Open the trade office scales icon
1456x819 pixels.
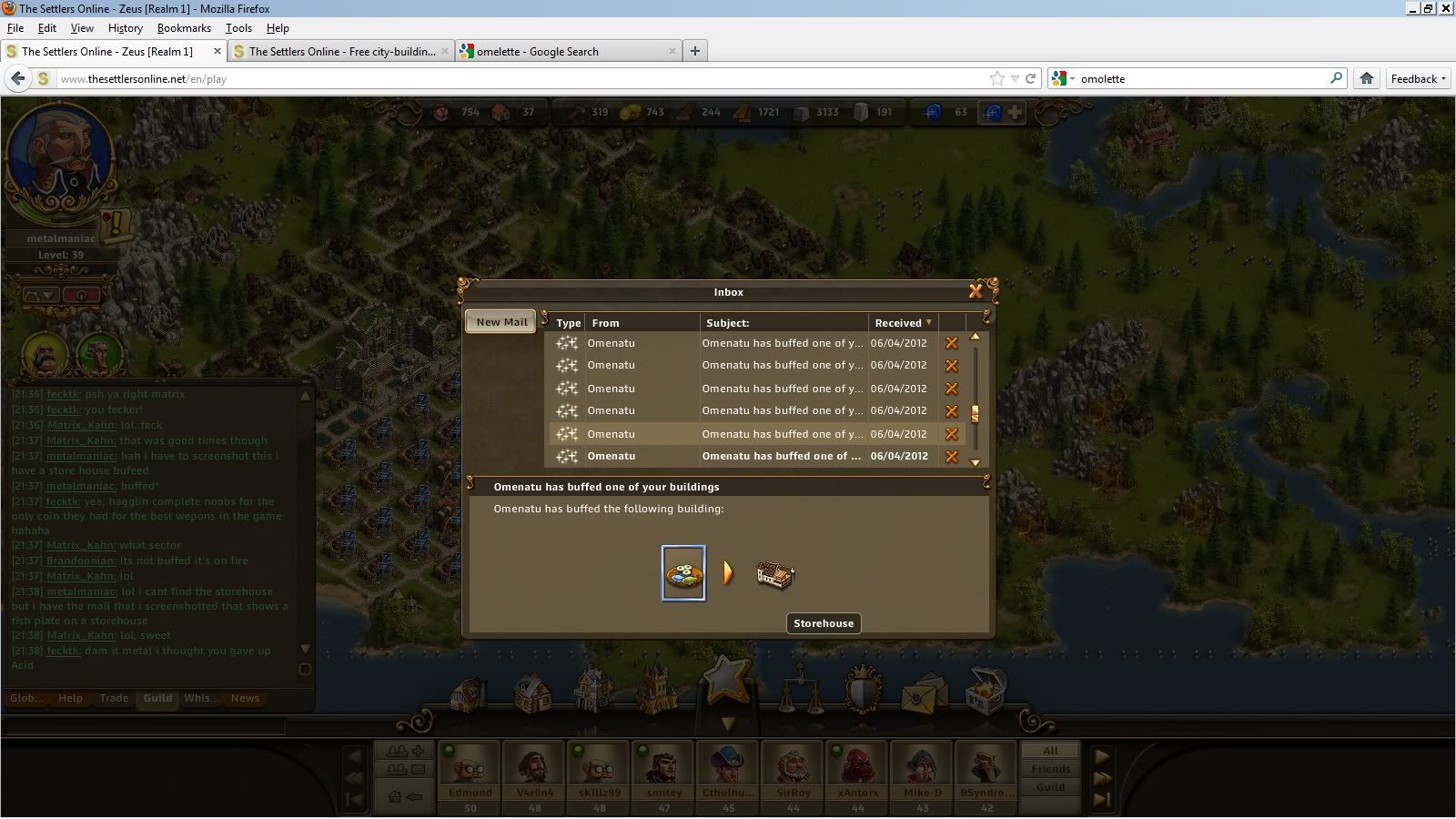[x=802, y=690]
